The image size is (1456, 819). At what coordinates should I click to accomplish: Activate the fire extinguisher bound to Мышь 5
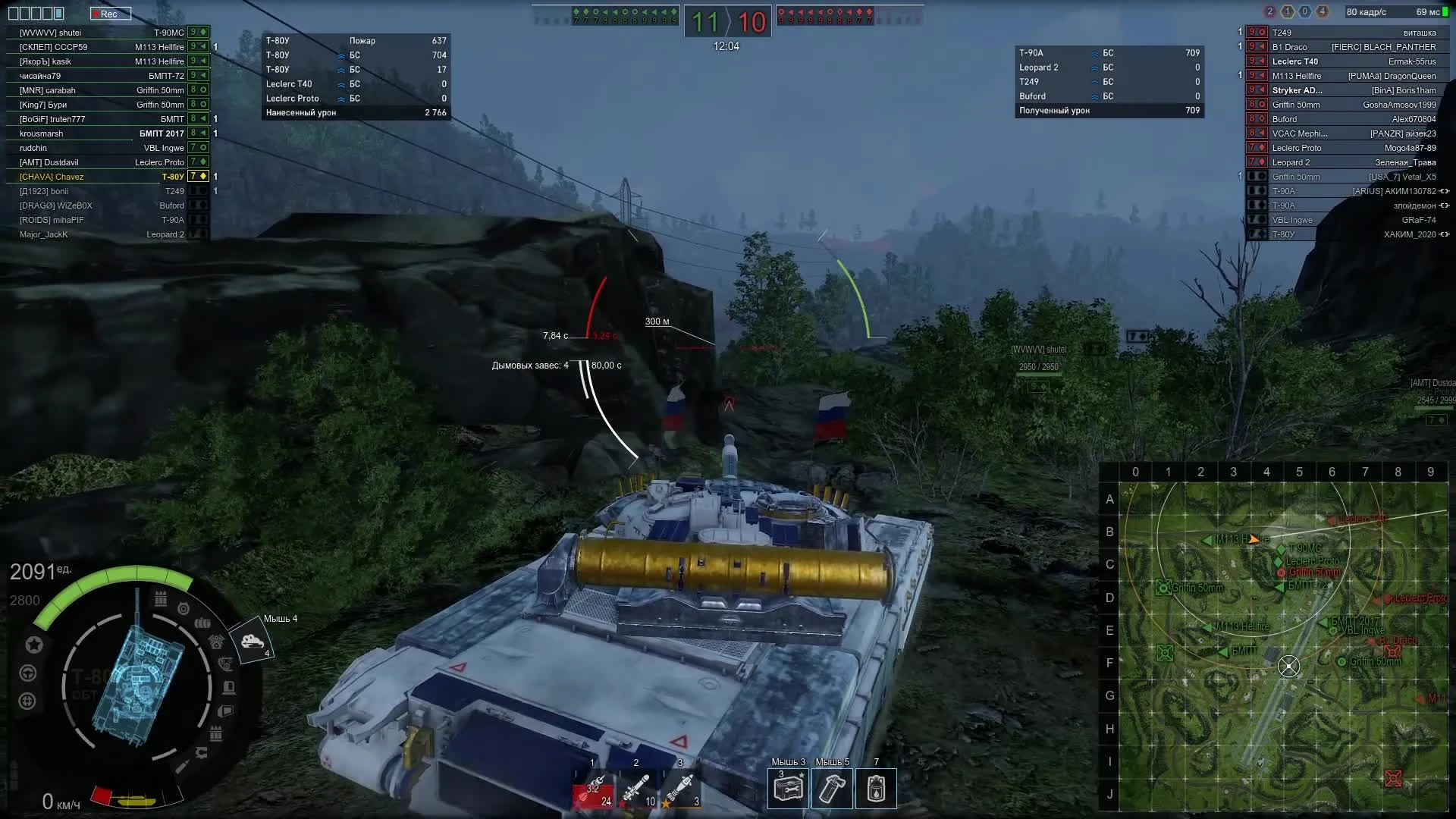pos(832,789)
